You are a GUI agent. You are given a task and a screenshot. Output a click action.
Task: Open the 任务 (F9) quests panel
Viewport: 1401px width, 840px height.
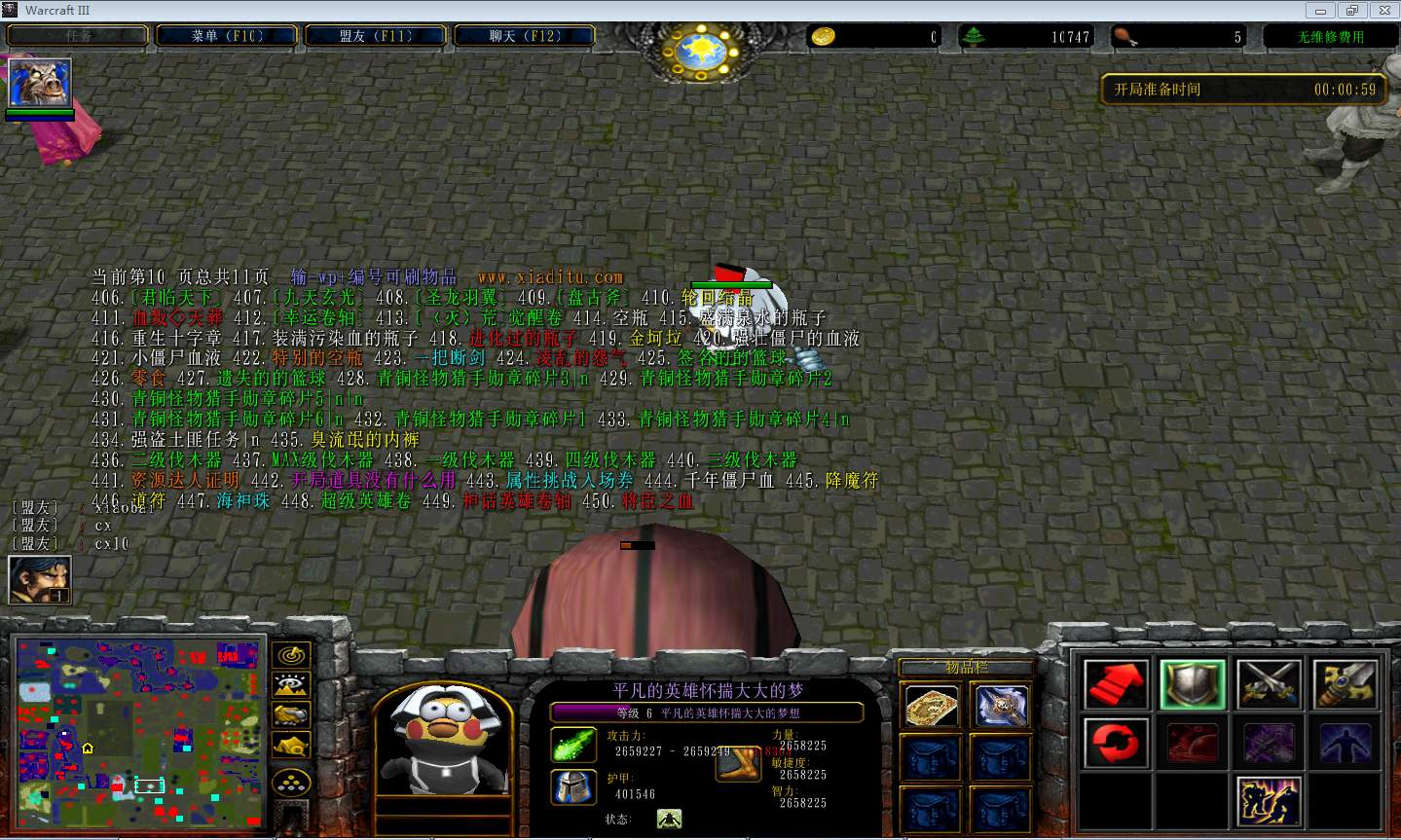(77, 33)
